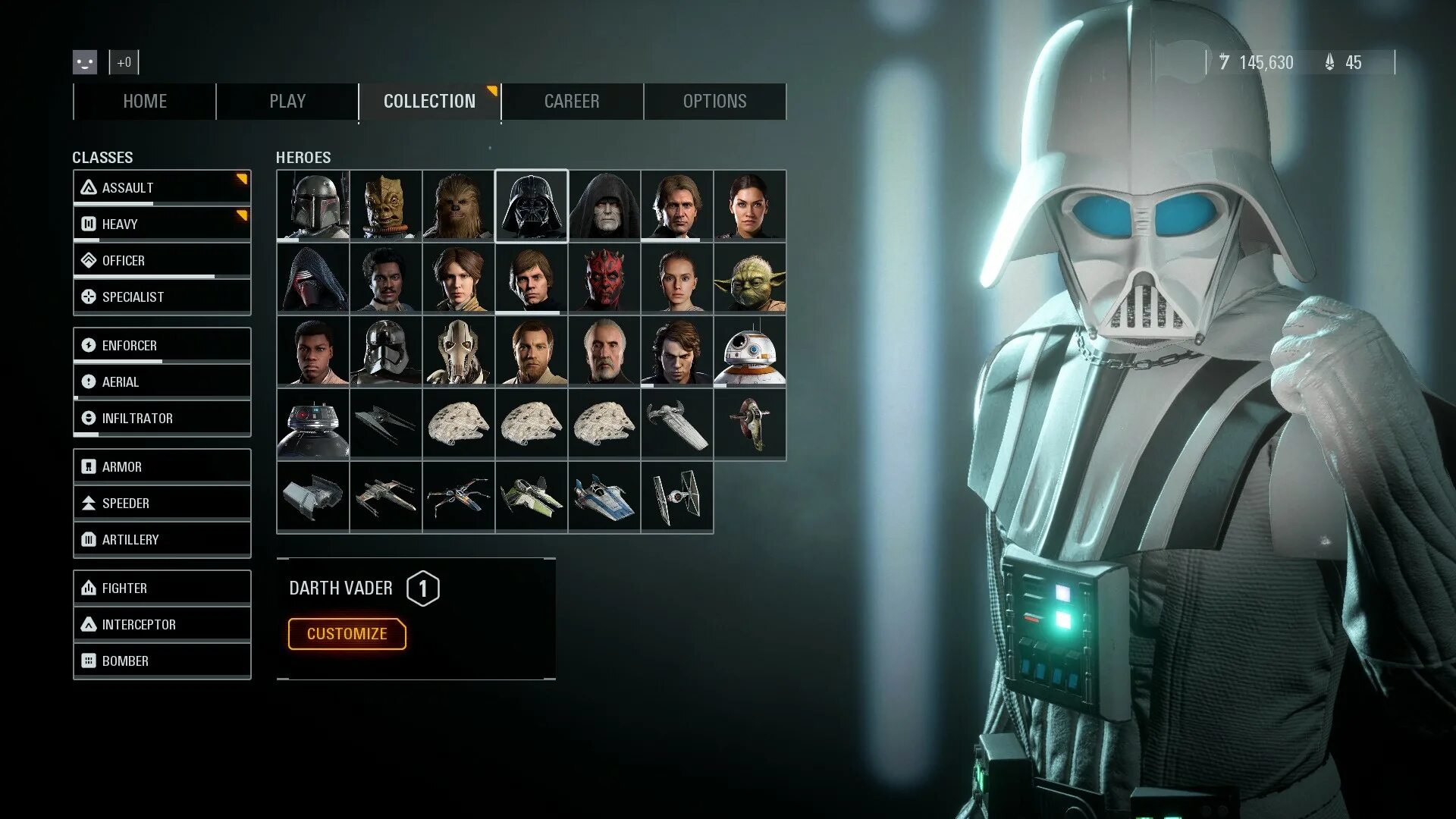
Task: Go to the Career tab
Action: [x=572, y=102]
